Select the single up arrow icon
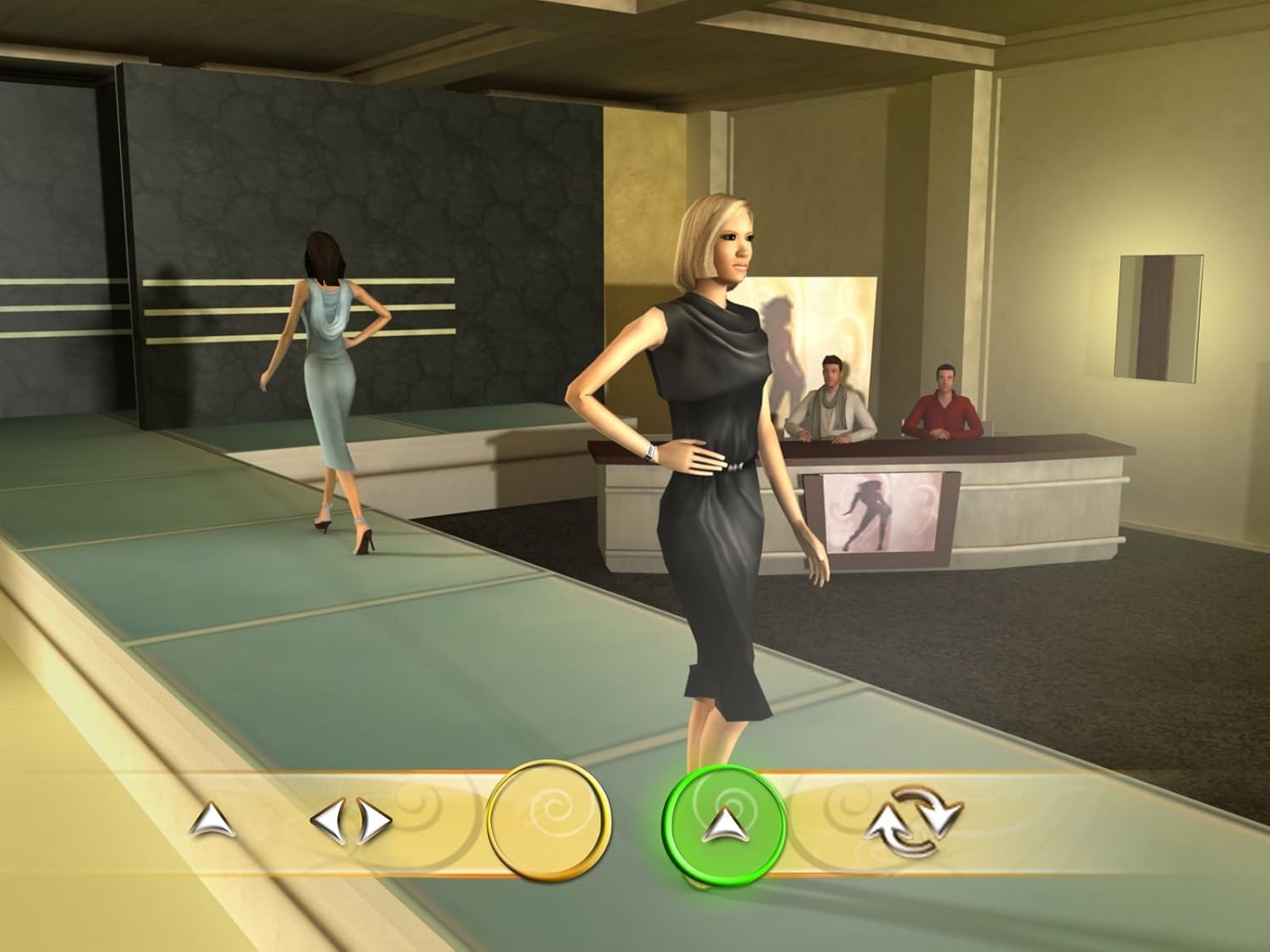Screen dimensions: 1270x952 [213, 819]
